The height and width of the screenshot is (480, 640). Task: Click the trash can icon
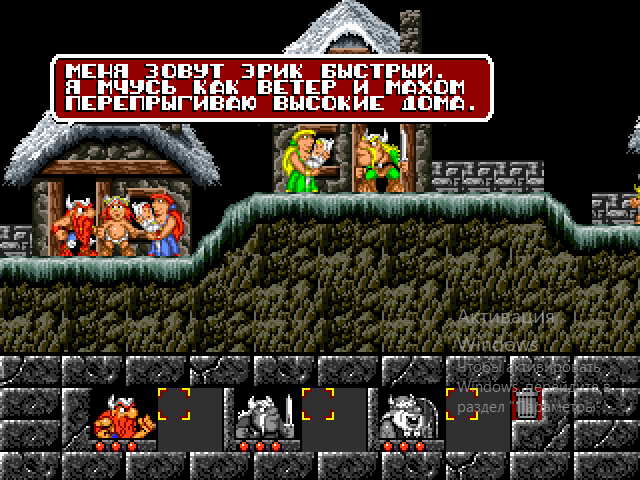coord(525,404)
